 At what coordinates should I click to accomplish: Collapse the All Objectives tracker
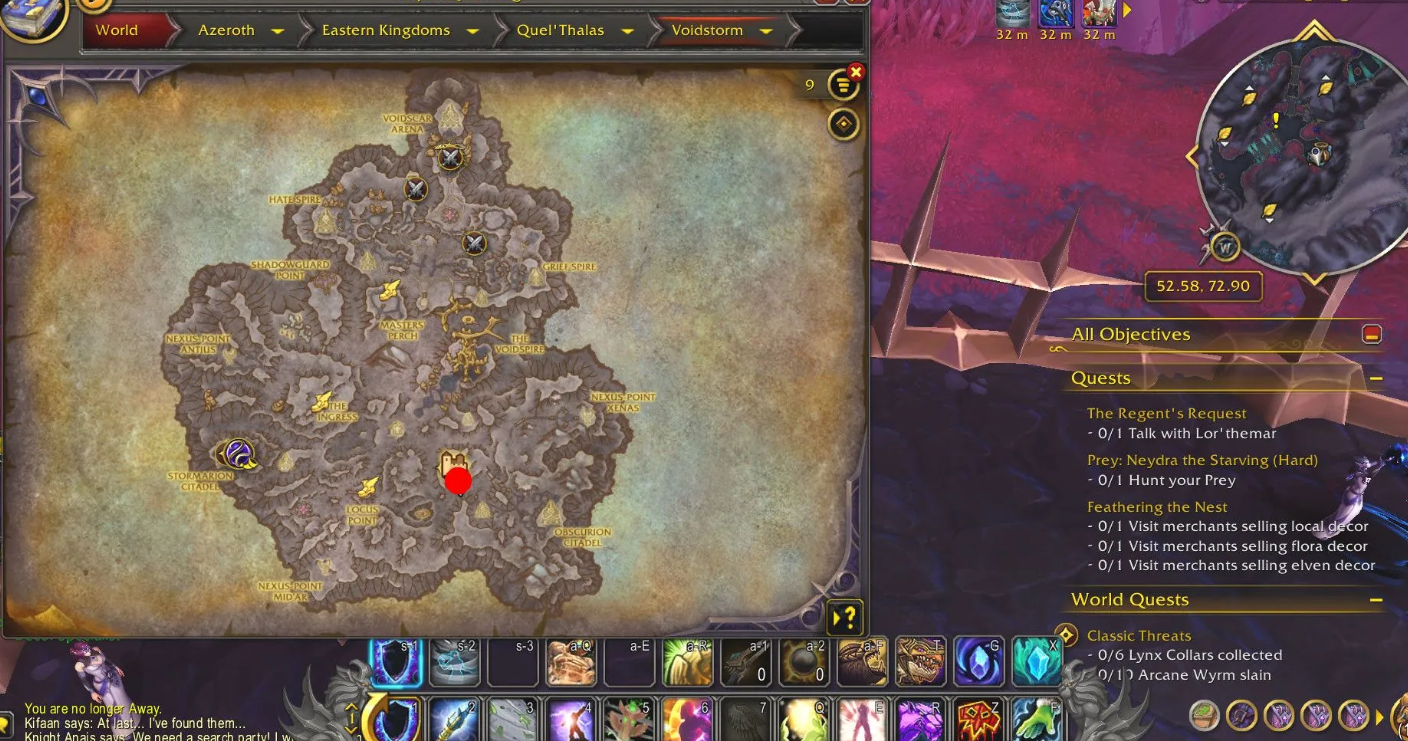pos(1372,335)
